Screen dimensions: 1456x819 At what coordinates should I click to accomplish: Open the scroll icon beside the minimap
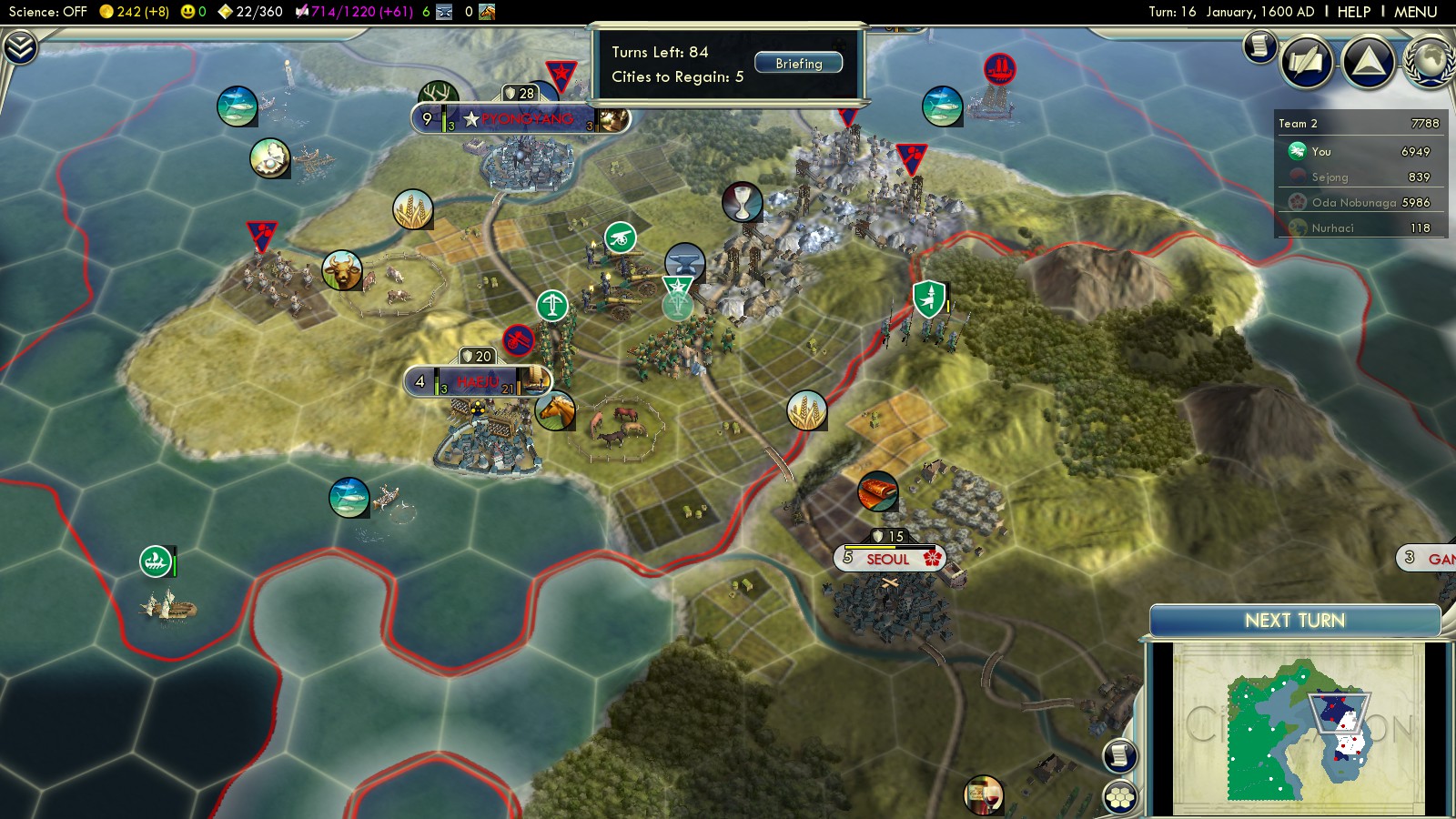click(1120, 755)
